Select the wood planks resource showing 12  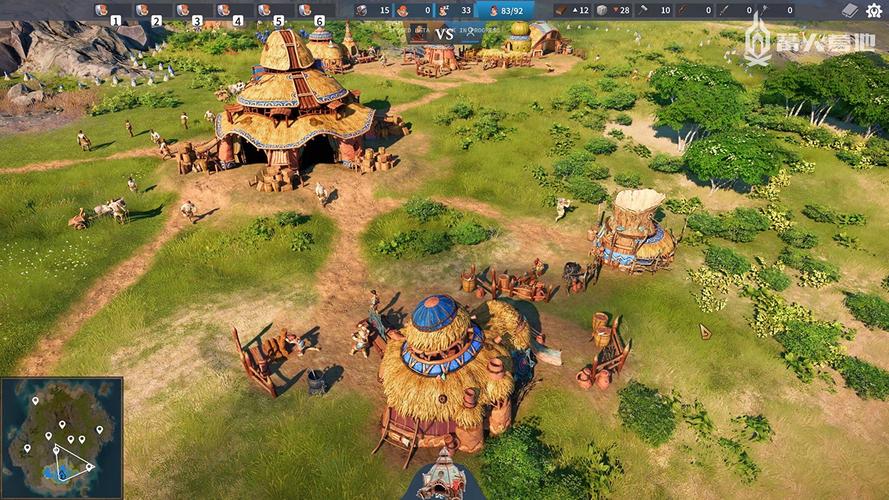tap(572, 10)
